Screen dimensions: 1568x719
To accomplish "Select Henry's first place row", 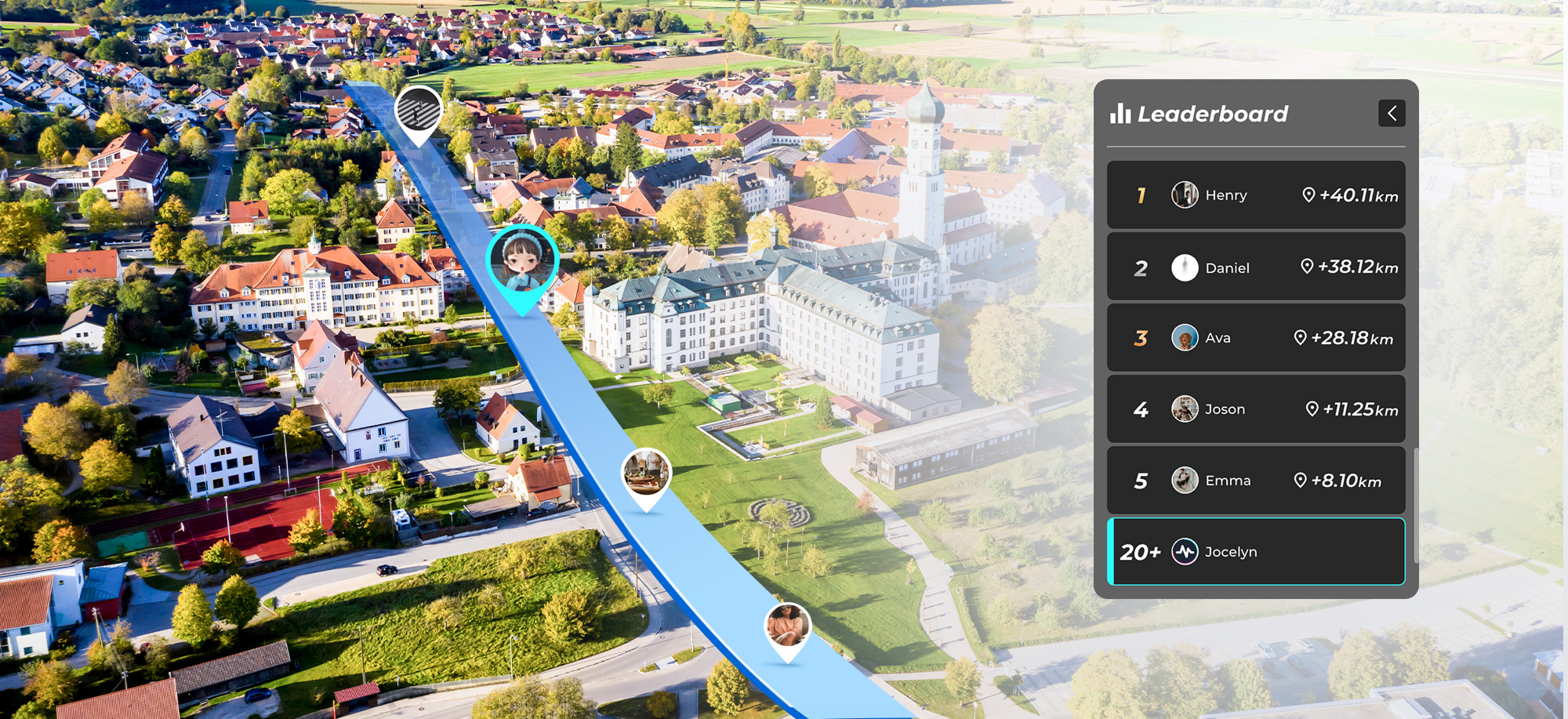I will (x=1255, y=195).
